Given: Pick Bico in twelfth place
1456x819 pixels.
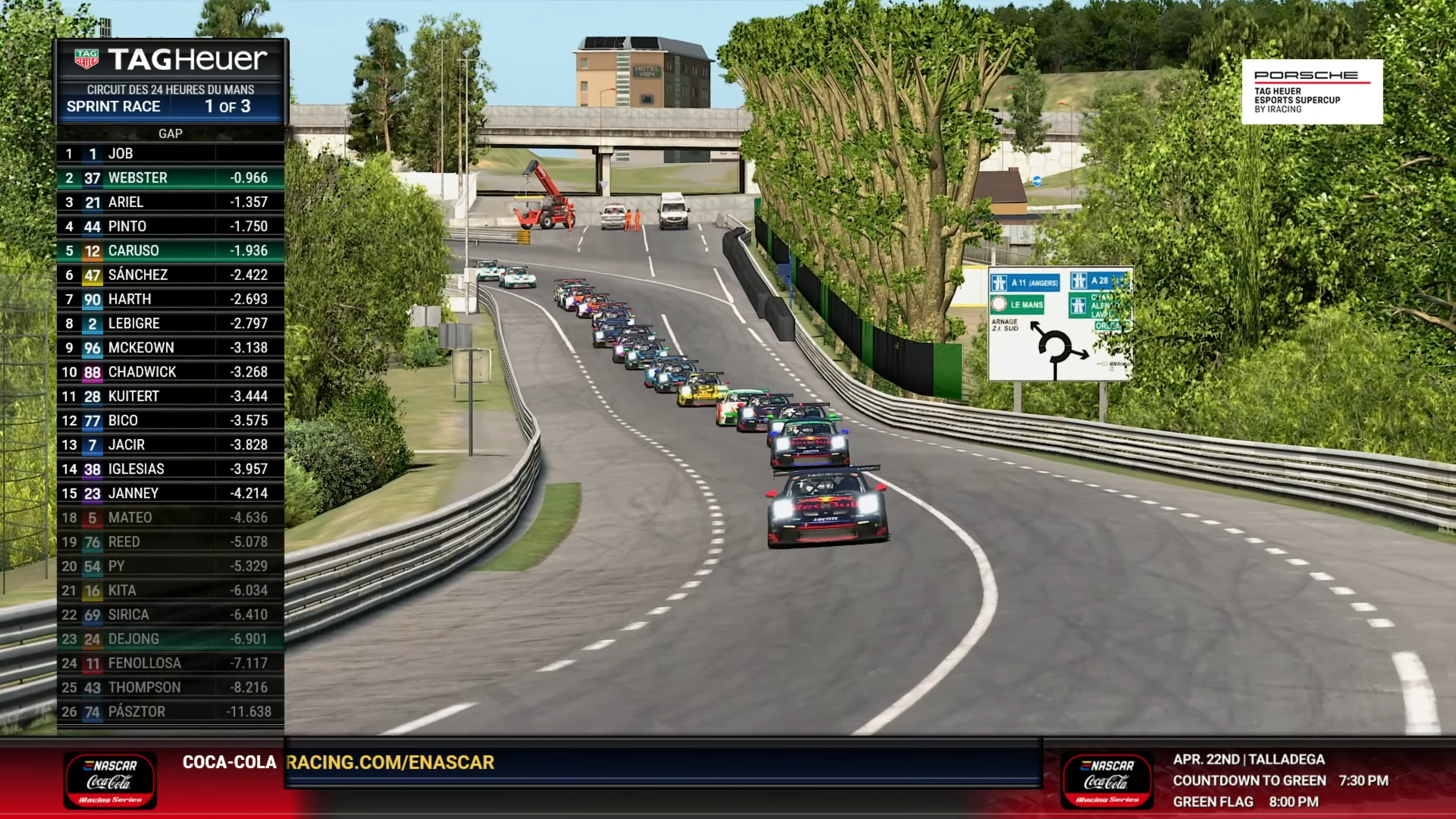Looking at the screenshot, I should pos(170,420).
